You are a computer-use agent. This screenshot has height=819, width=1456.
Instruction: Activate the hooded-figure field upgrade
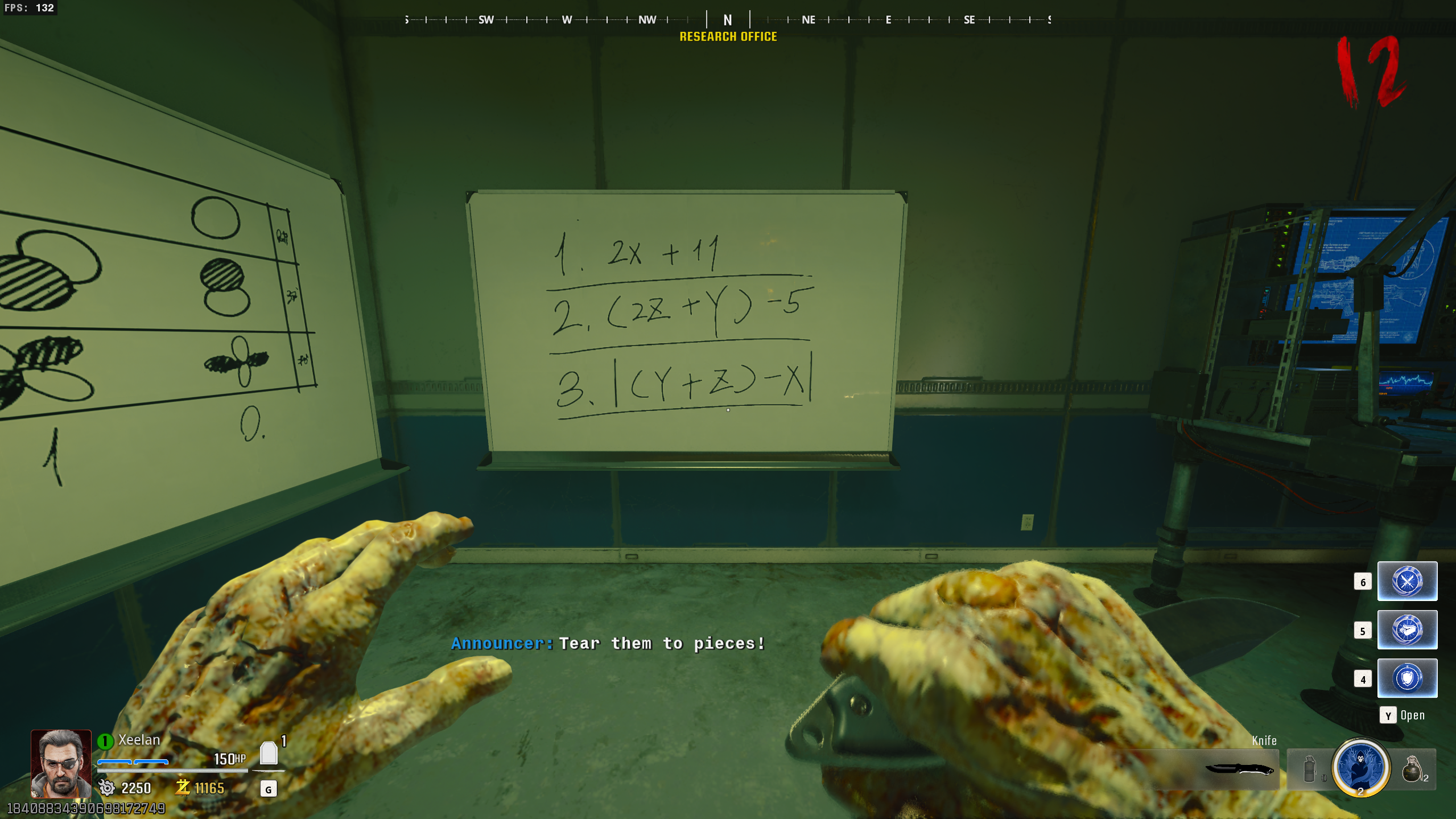click(1360, 767)
